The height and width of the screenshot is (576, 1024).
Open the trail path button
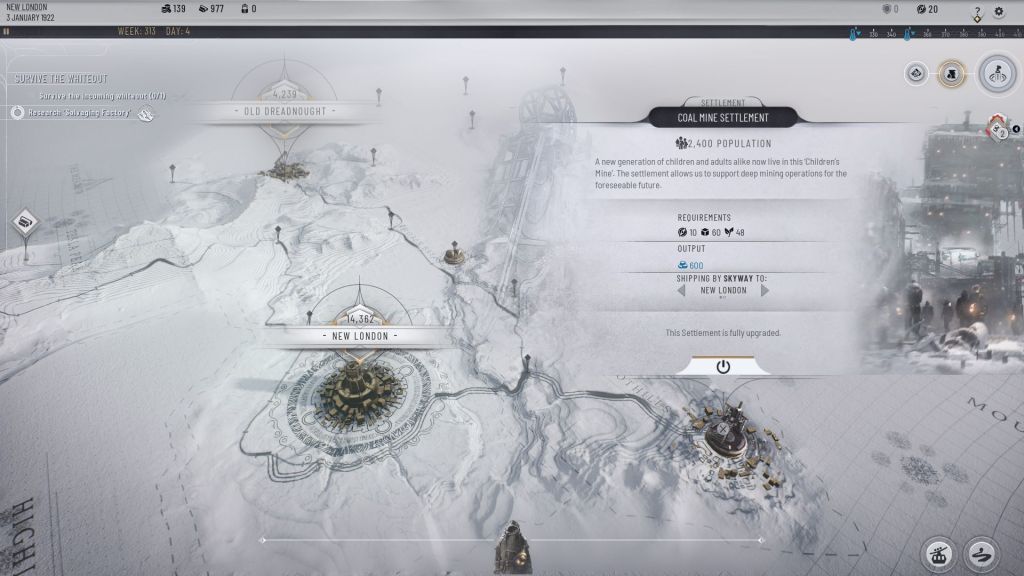point(981,553)
